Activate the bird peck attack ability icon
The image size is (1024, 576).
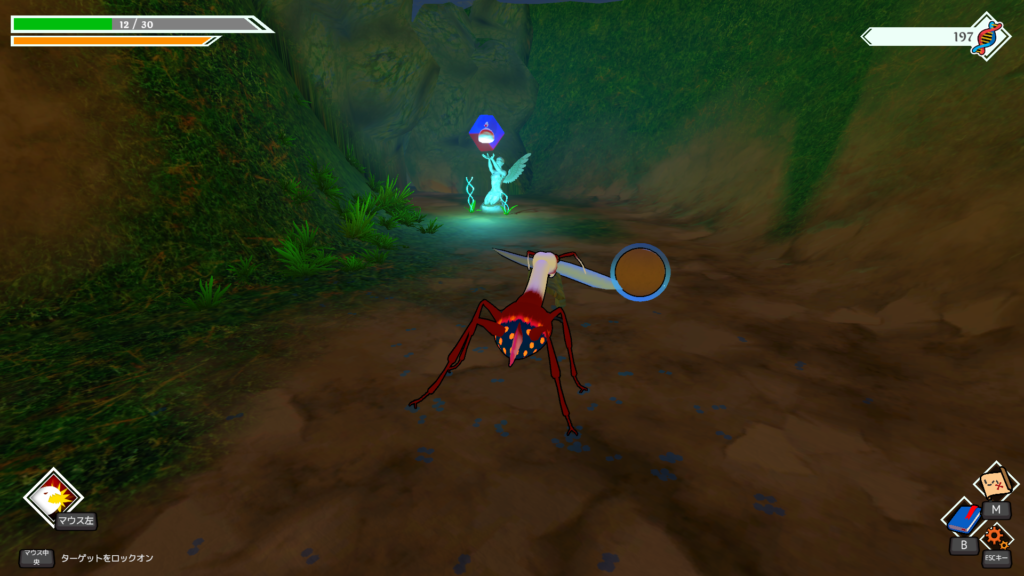pyautogui.click(x=52, y=496)
